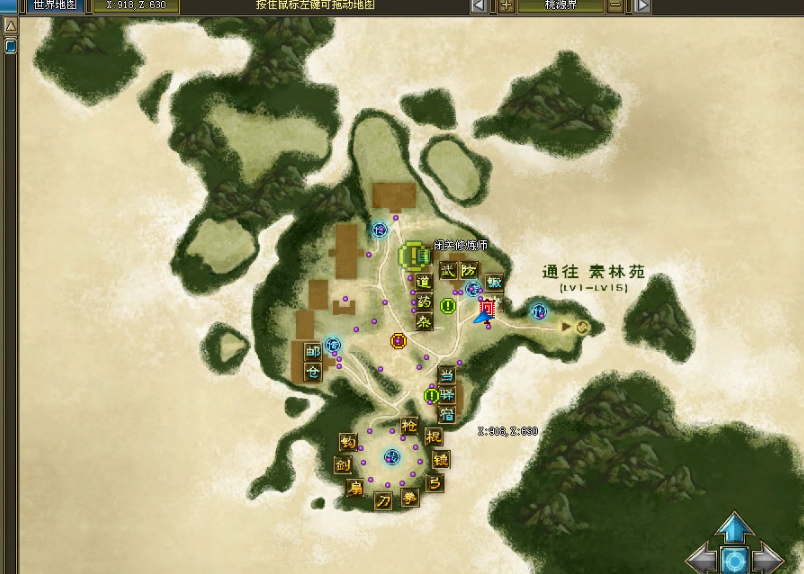The height and width of the screenshot is (574, 804).
Task: Click the minus zoom button in top bar
Action: [x=615, y=5]
